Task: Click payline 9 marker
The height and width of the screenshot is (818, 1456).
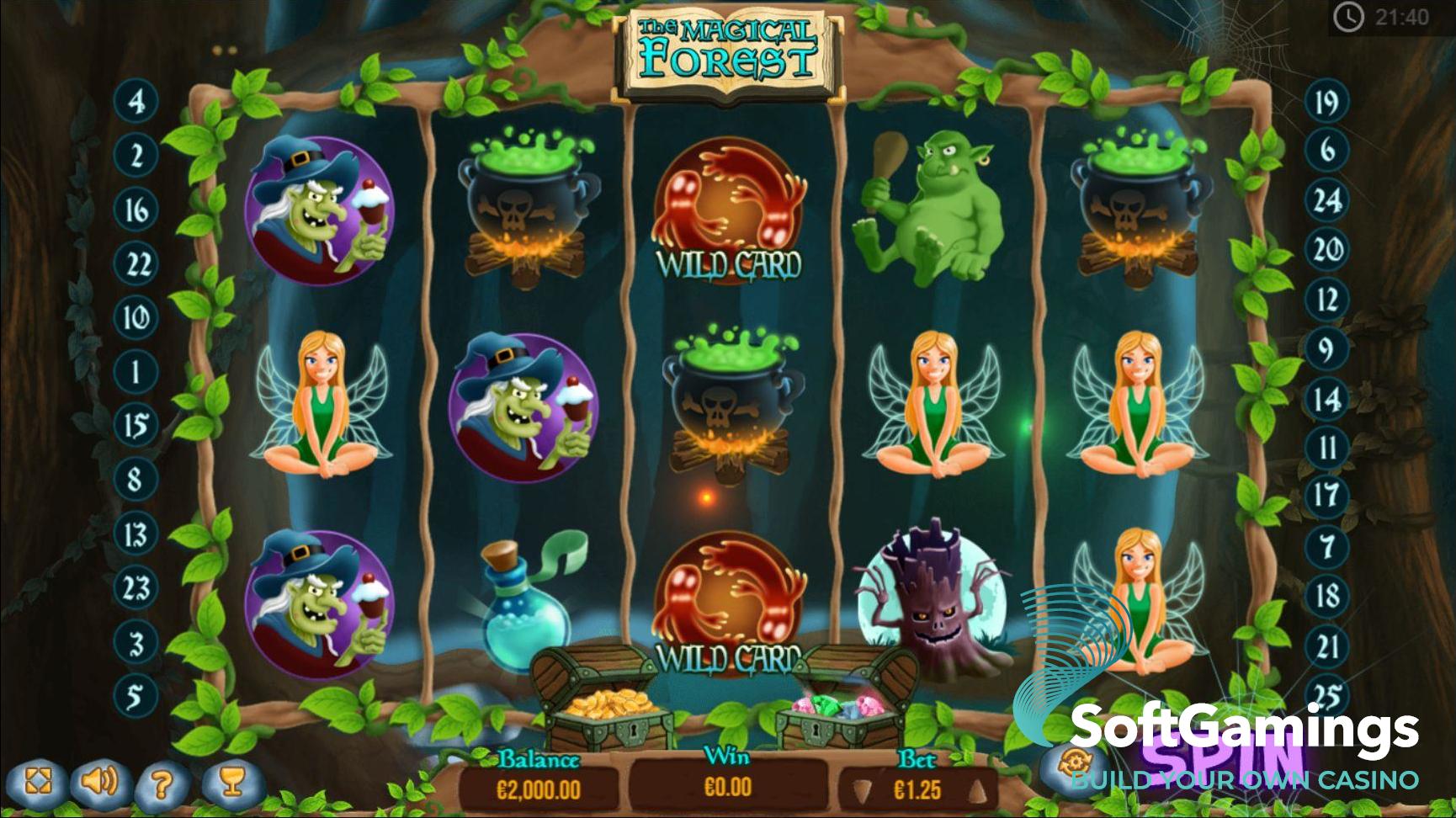Action: [1326, 348]
